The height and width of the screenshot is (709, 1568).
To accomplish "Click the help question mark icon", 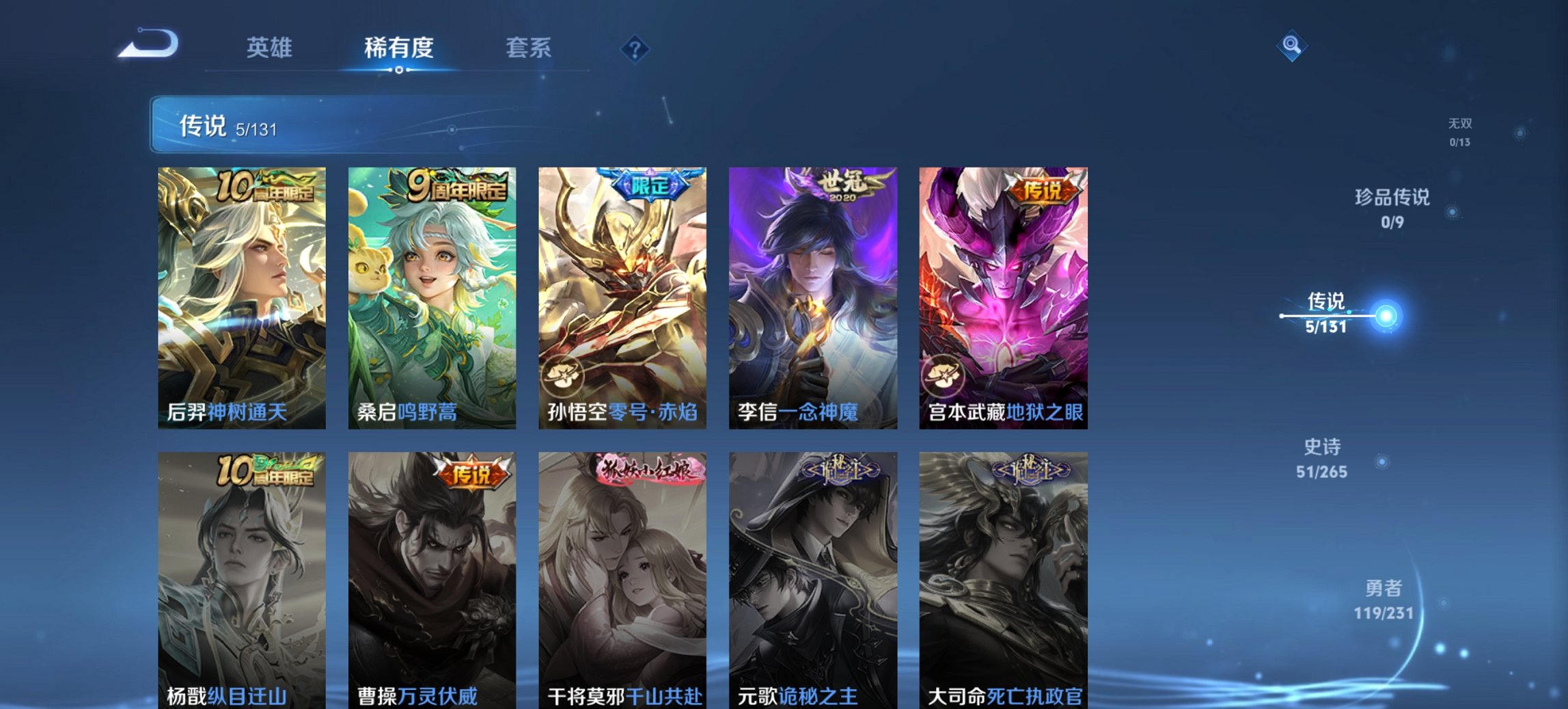I will (635, 49).
